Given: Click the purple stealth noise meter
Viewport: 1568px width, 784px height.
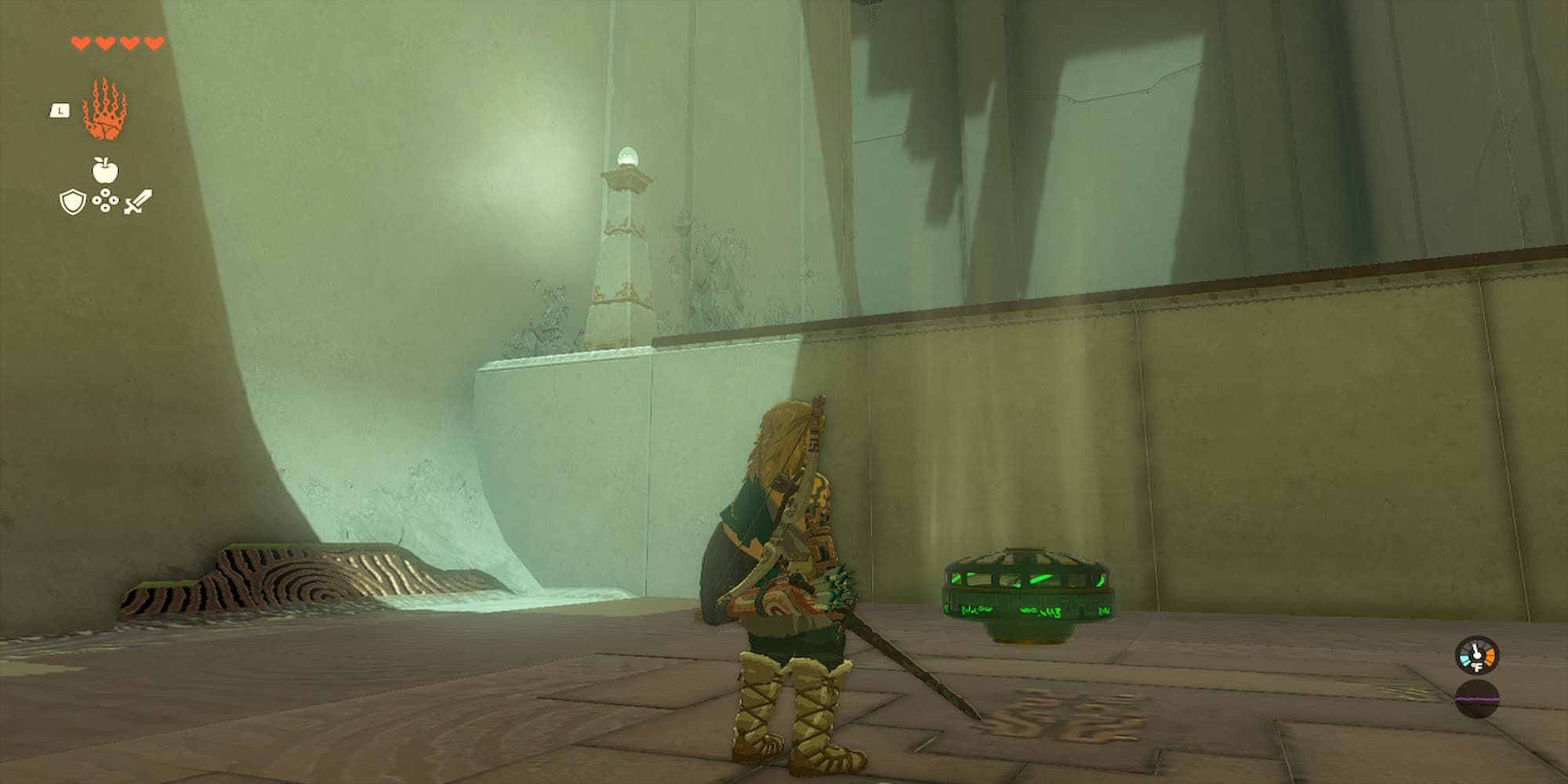Looking at the screenshot, I should point(1476,699).
